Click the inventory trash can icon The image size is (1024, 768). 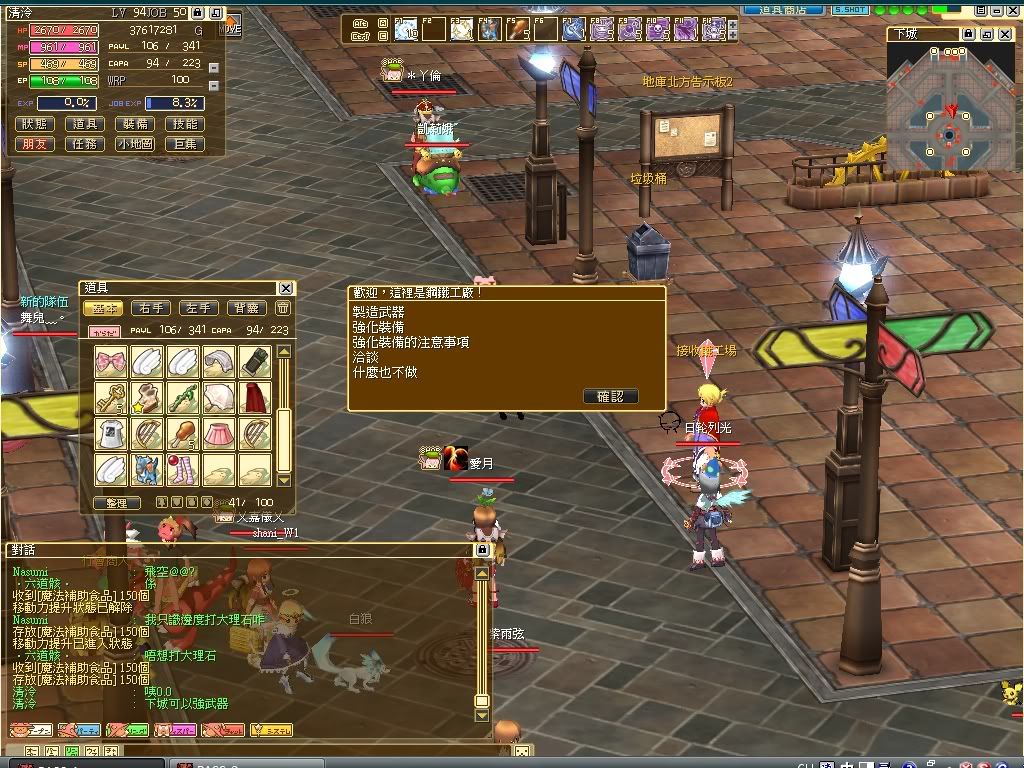click(x=283, y=309)
